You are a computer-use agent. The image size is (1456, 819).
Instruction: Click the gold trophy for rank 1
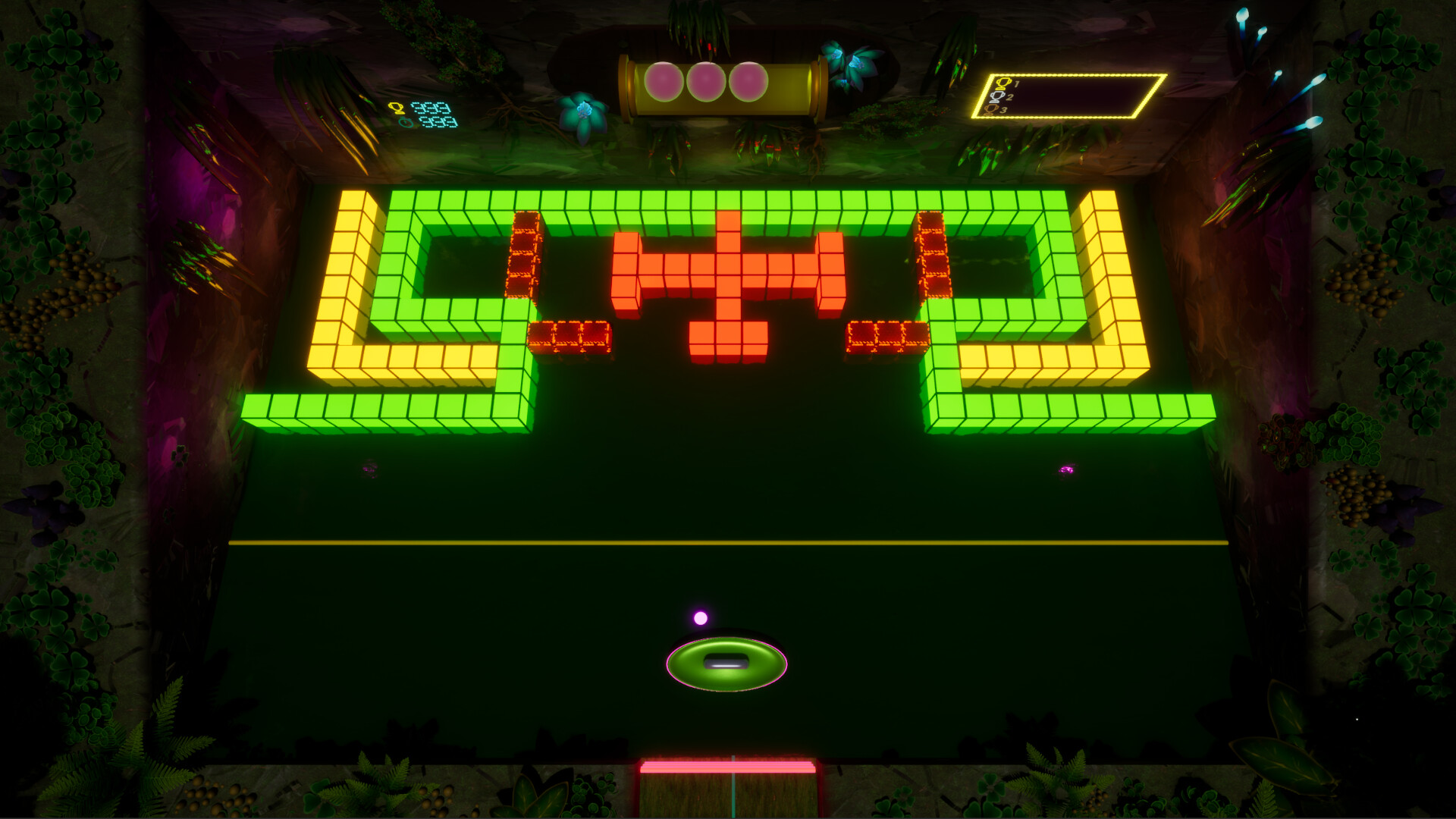pos(1003,83)
